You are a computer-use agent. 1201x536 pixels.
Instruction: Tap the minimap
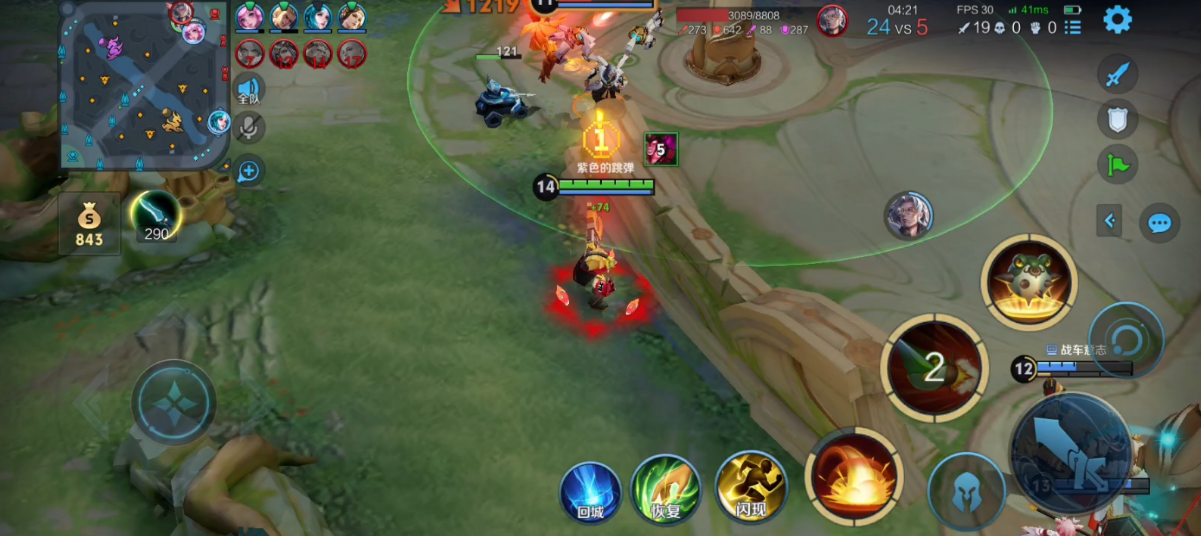(145, 85)
